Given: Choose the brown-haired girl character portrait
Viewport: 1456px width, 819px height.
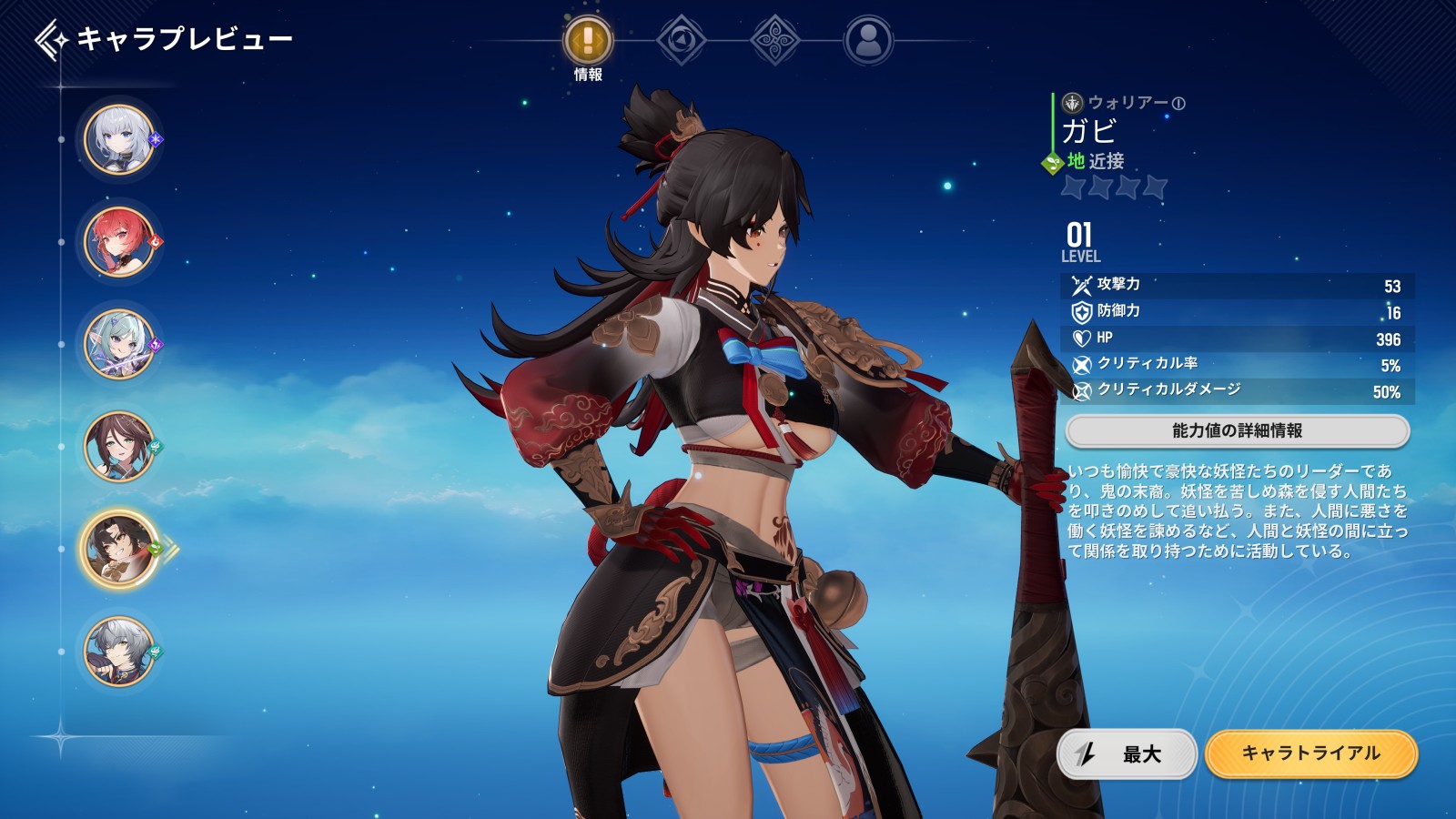Looking at the screenshot, I should point(119,447).
